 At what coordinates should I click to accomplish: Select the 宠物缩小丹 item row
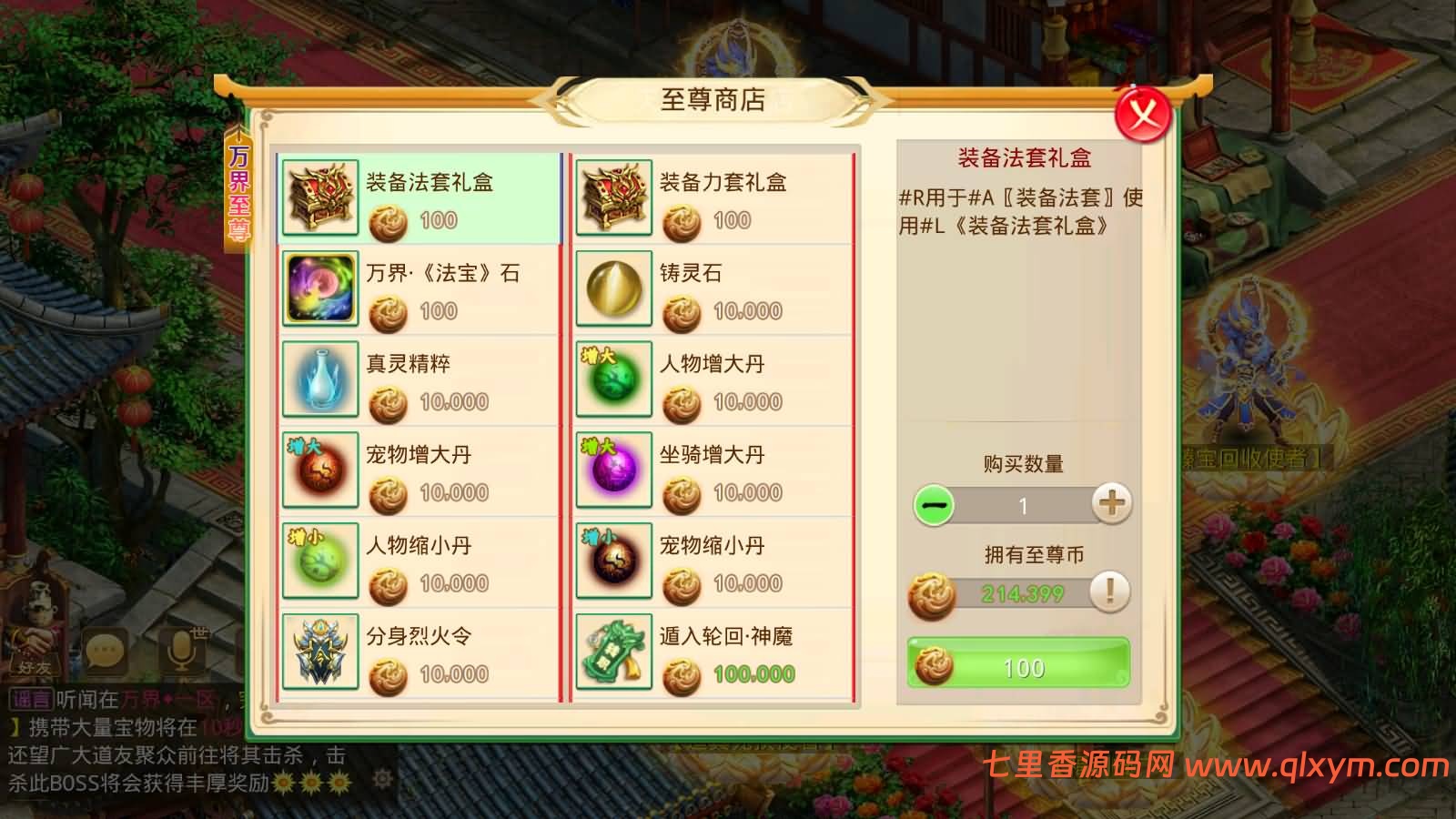tap(714, 561)
